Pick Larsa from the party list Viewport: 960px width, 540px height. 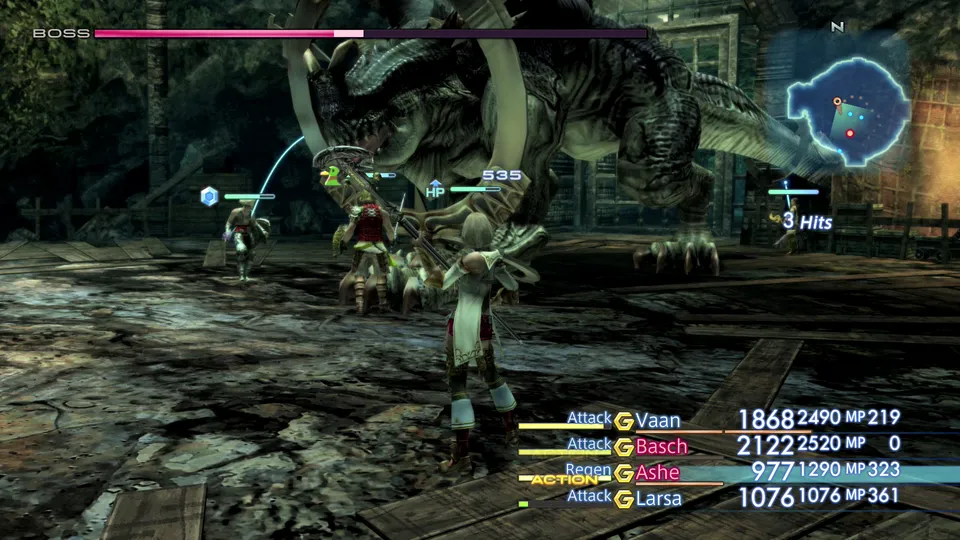tap(660, 498)
